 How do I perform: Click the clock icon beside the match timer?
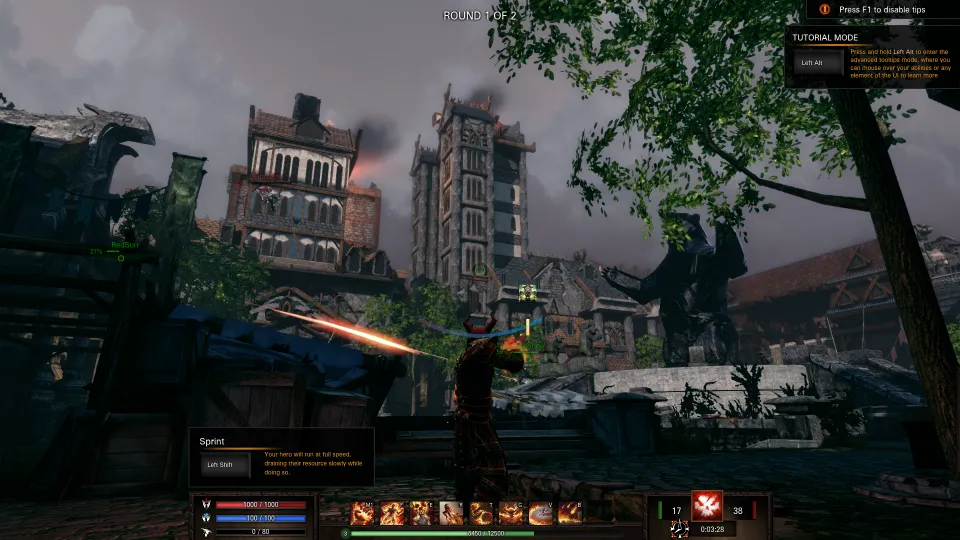(680, 529)
